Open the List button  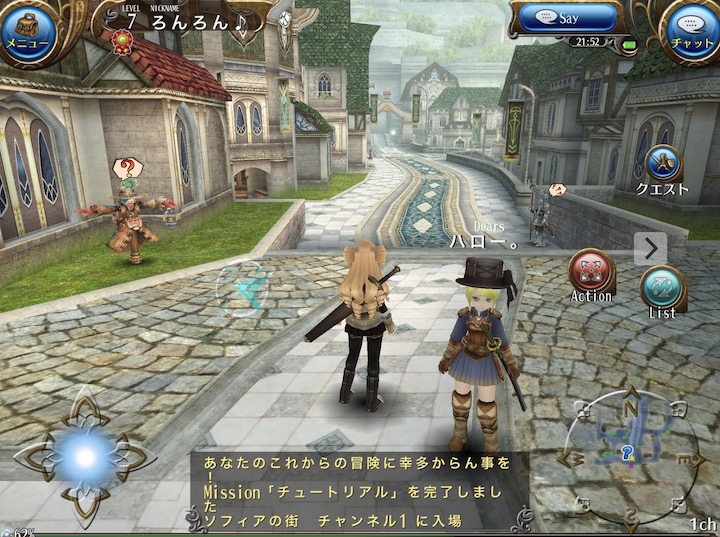tap(662, 289)
